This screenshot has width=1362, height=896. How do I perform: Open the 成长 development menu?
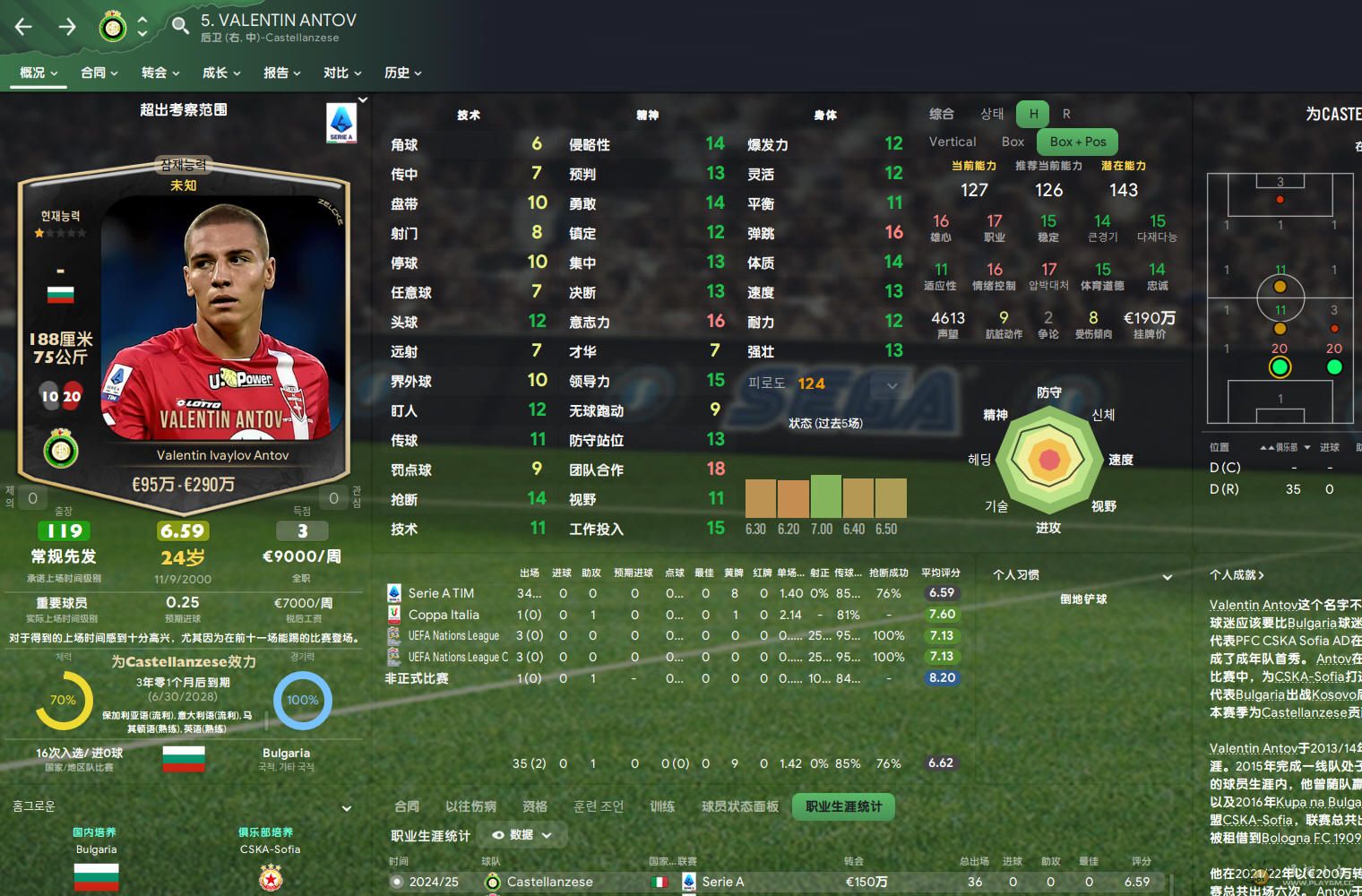tap(221, 73)
